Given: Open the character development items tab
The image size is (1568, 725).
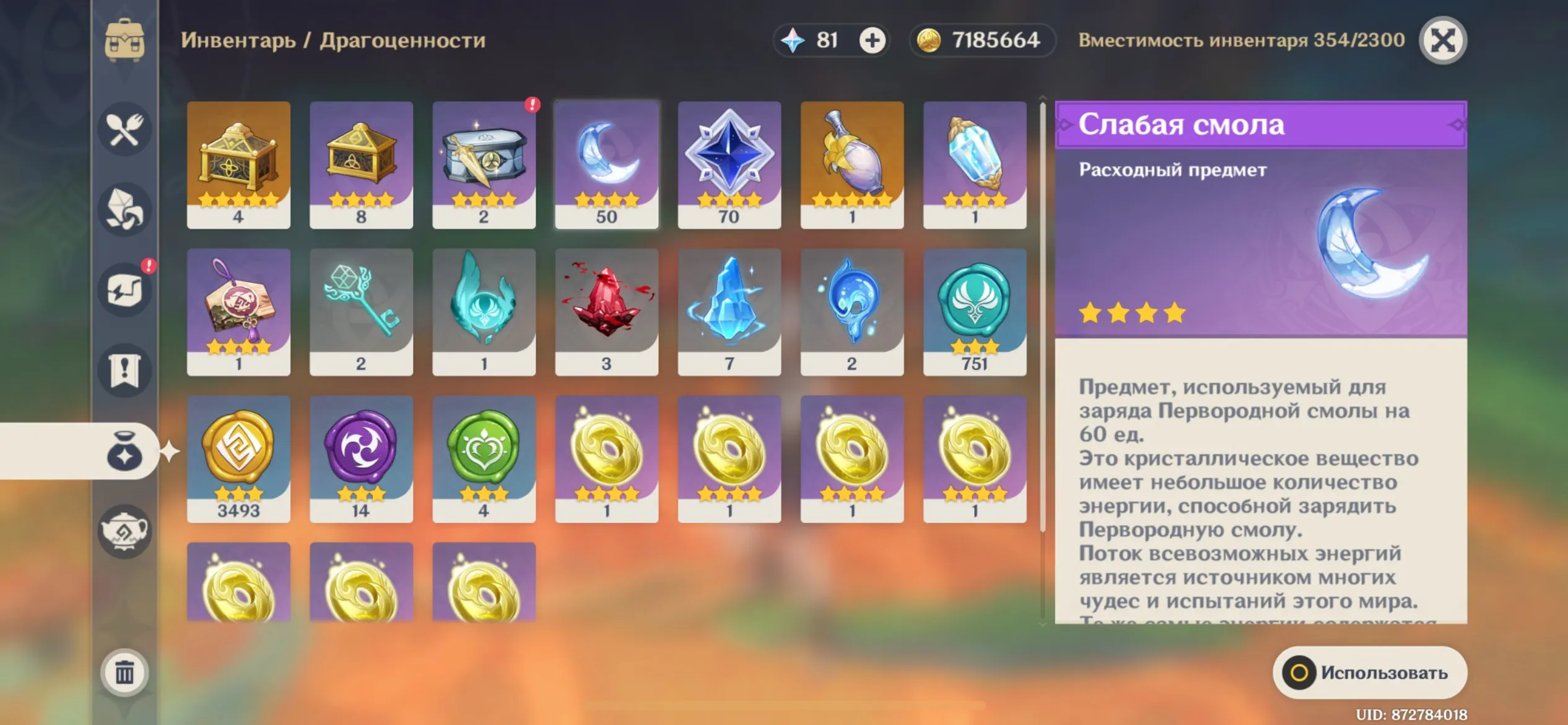Looking at the screenshot, I should (x=124, y=290).
